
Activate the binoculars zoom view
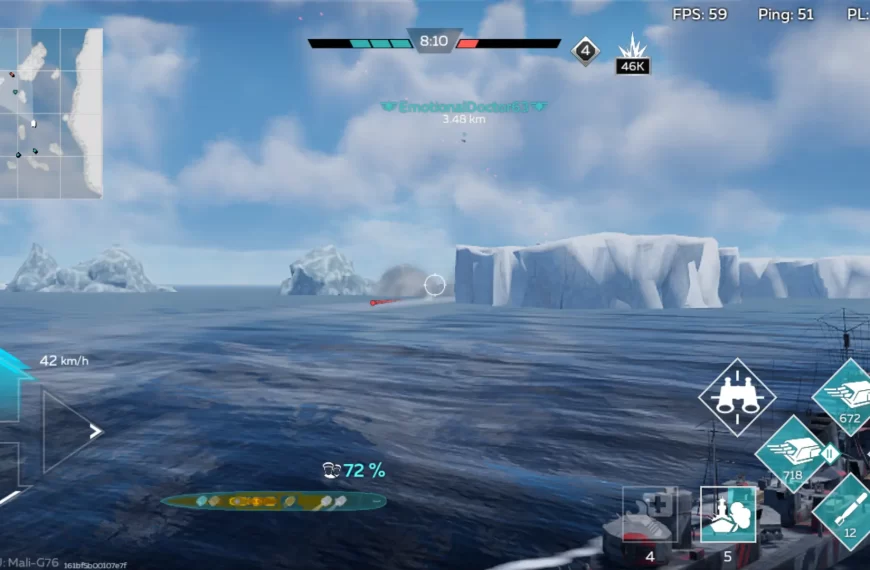(737, 397)
